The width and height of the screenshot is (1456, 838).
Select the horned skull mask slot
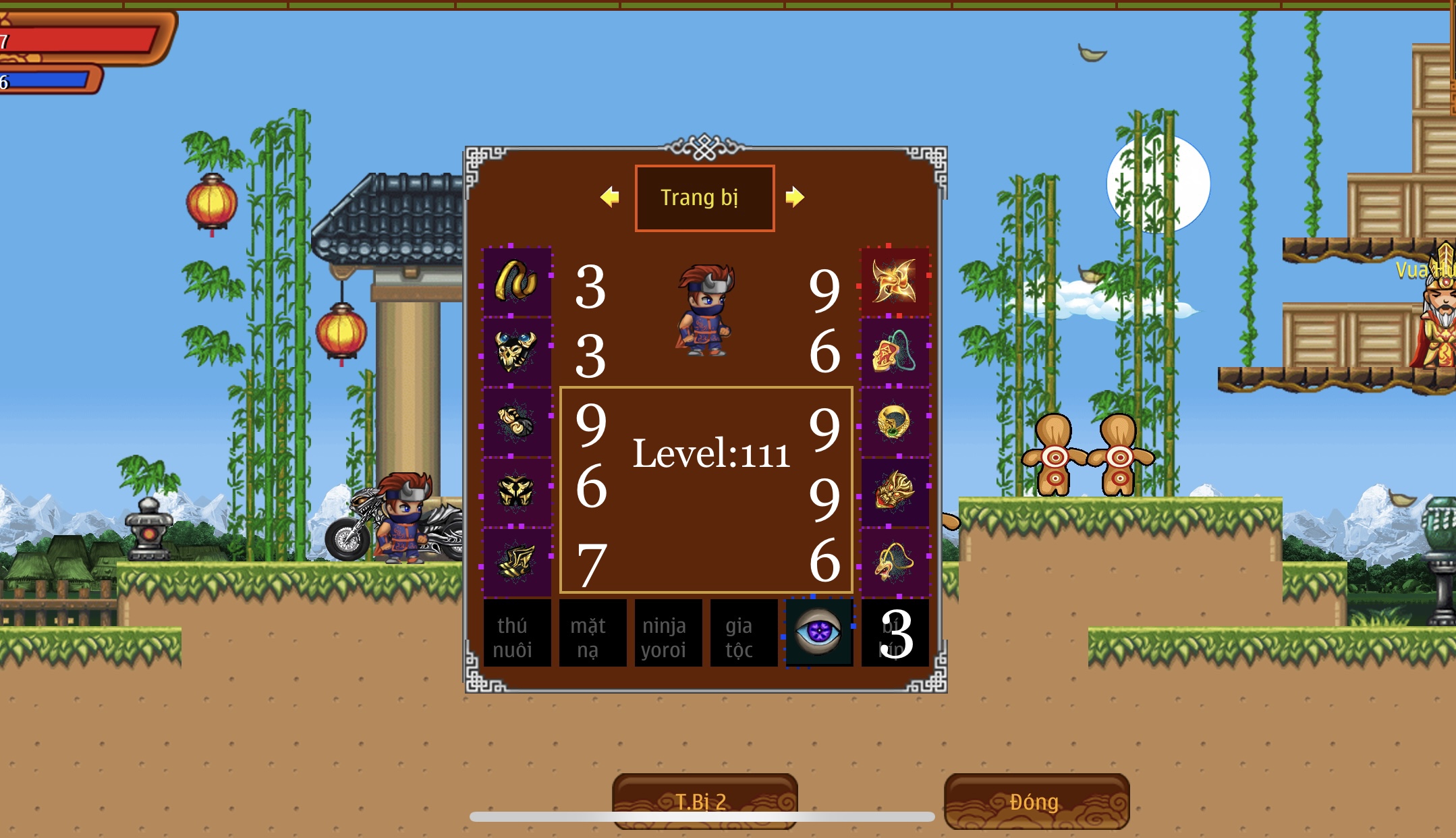coord(517,352)
